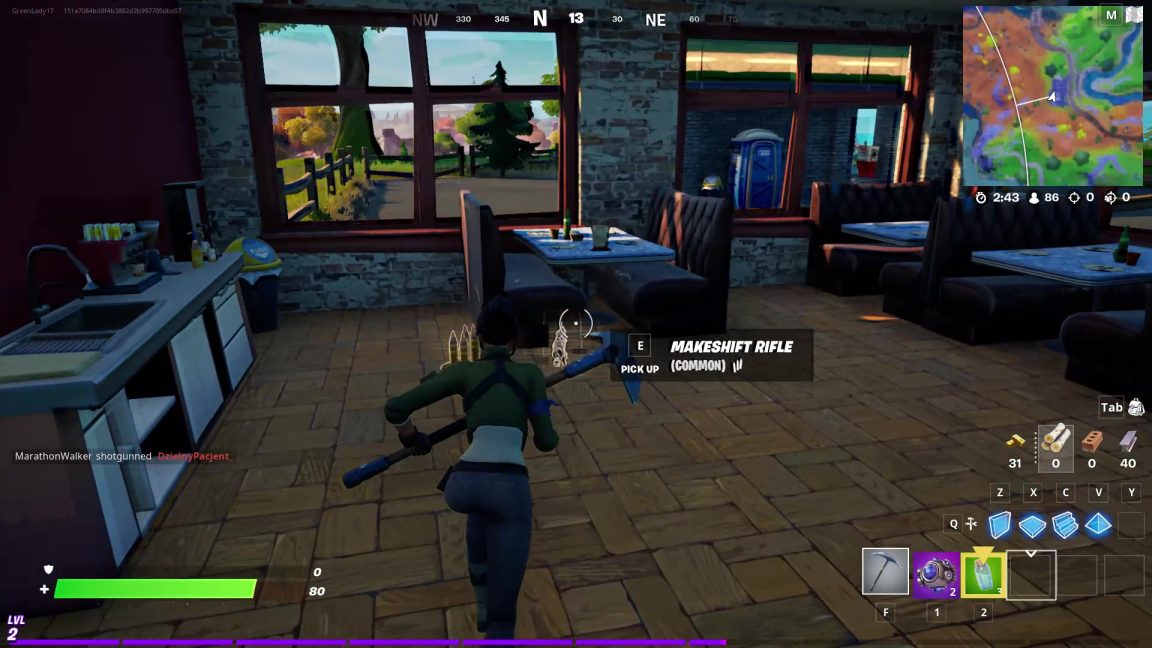This screenshot has width=1152, height=648.
Task: Select the pickaxe slot in the hotbar
Action: [x=885, y=572]
